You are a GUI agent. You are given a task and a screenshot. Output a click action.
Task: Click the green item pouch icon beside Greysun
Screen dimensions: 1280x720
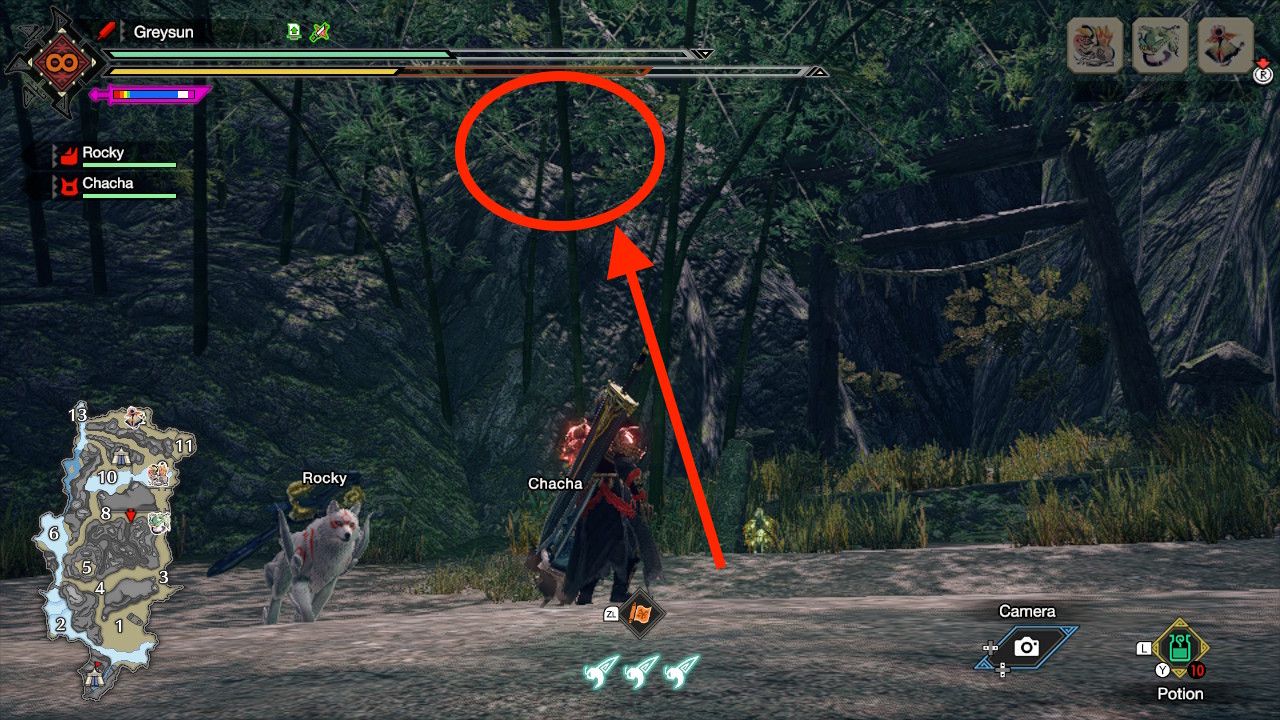tap(294, 32)
